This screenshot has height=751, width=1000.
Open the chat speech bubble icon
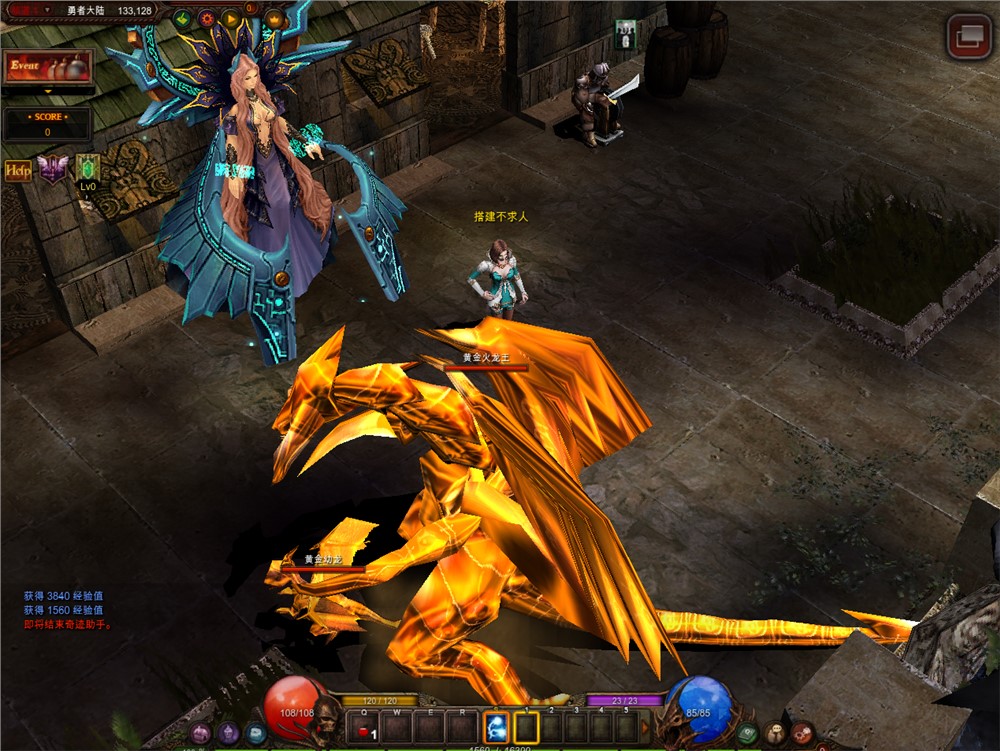(775, 733)
